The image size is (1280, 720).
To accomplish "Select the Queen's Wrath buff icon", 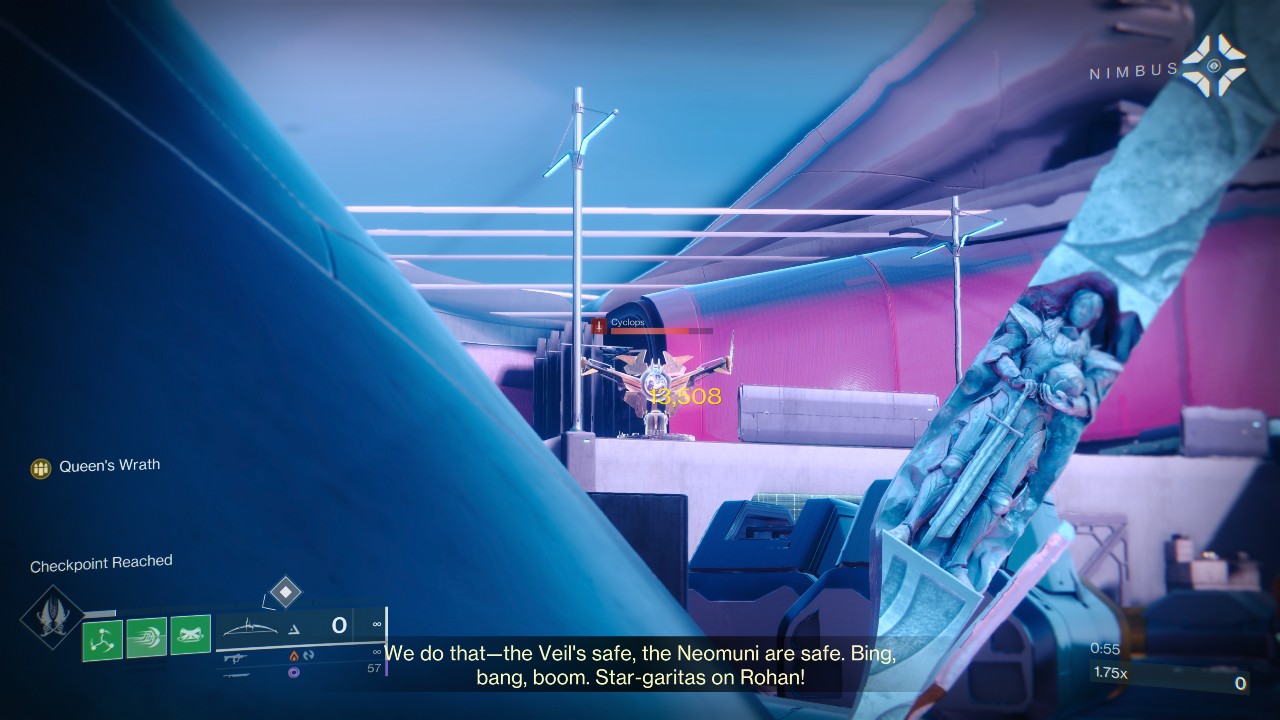I will [x=40, y=464].
